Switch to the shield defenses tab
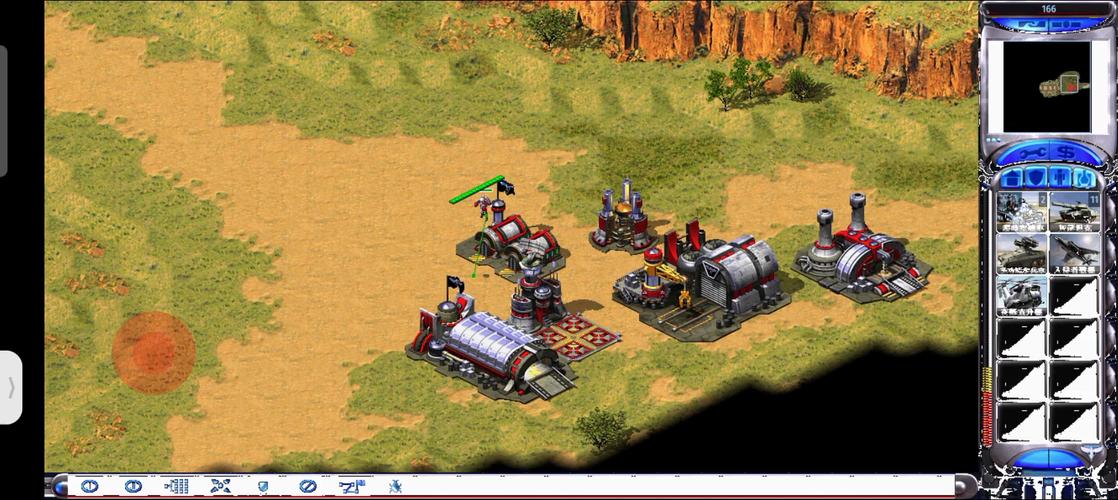 pyautogui.click(x=1035, y=178)
